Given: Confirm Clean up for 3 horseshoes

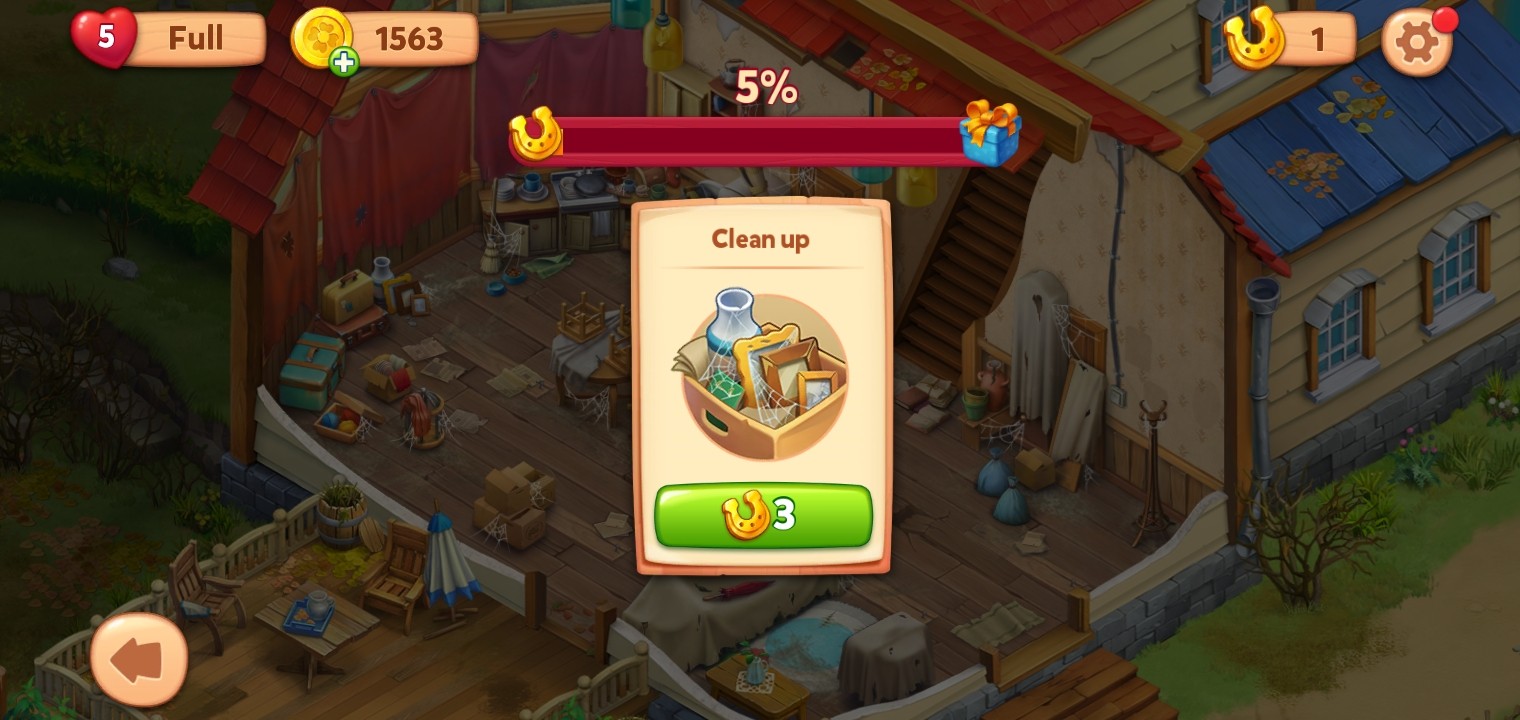Looking at the screenshot, I should tap(763, 516).
